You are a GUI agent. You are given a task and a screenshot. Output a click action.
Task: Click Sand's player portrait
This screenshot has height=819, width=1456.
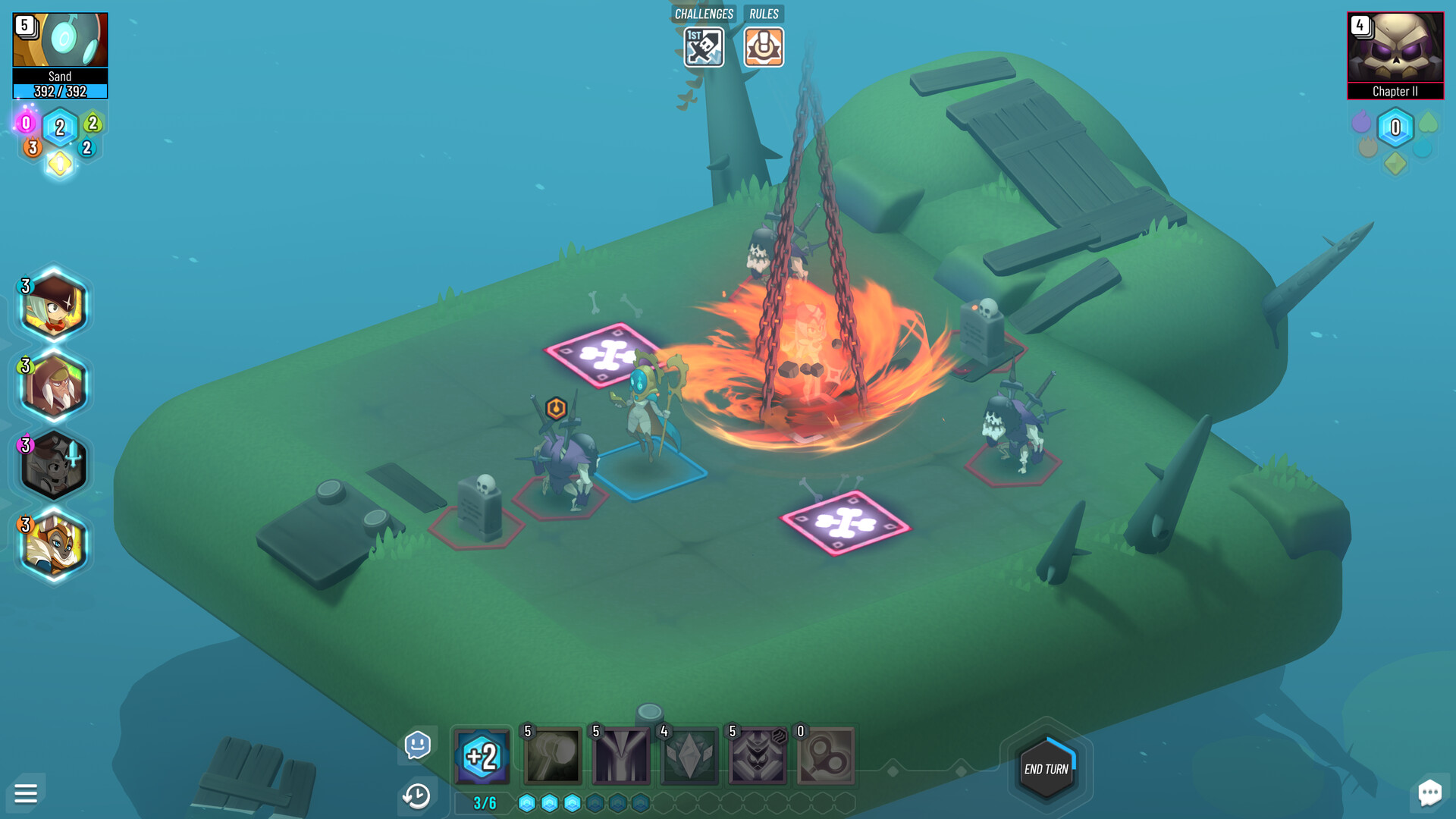tap(60, 40)
